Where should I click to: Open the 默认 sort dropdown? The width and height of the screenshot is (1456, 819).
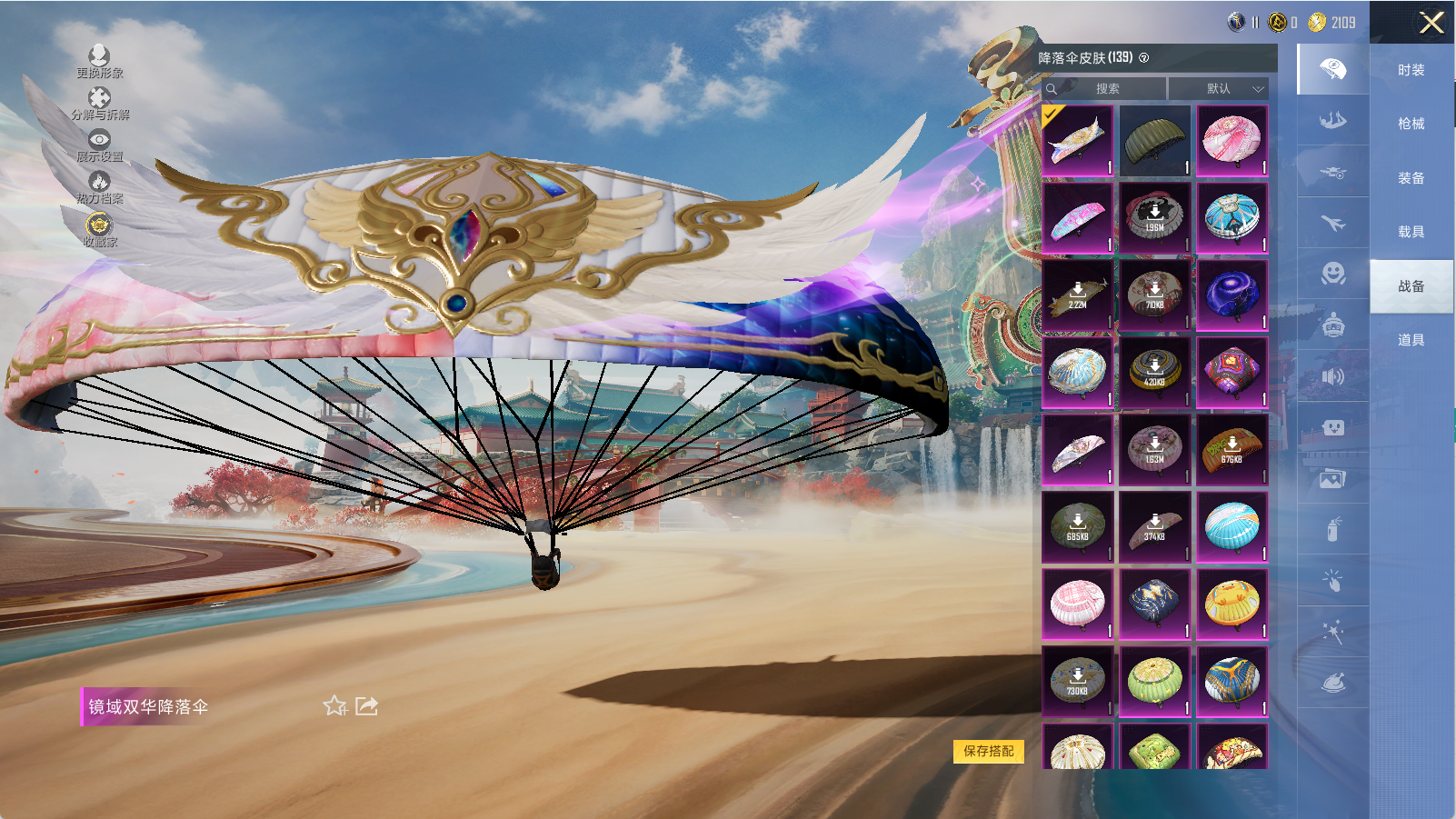(x=1219, y=88)
